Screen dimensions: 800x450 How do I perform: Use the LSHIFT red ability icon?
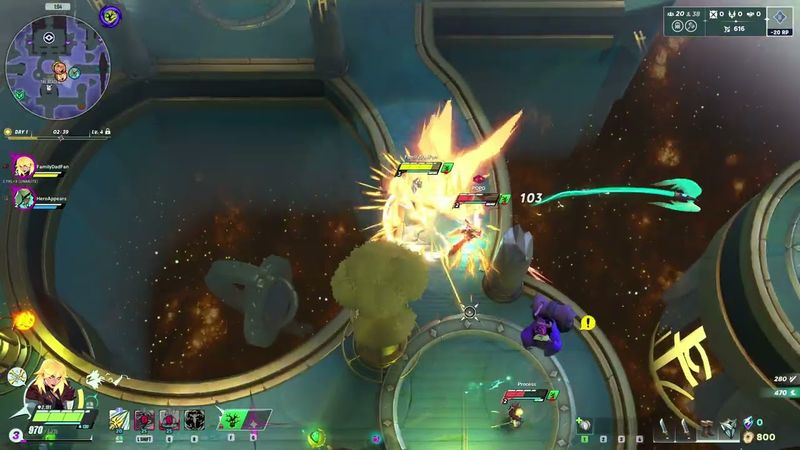point(143,420)
